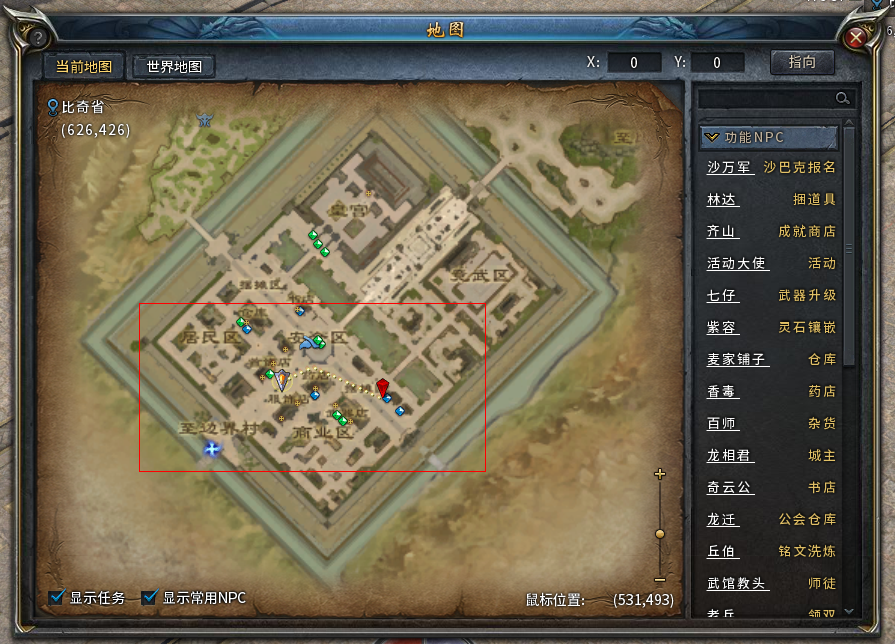Image resolution: width=895 pixels, height=644 pixels.
Task: Click the 指向 button
Action: [x=802, y=62]
